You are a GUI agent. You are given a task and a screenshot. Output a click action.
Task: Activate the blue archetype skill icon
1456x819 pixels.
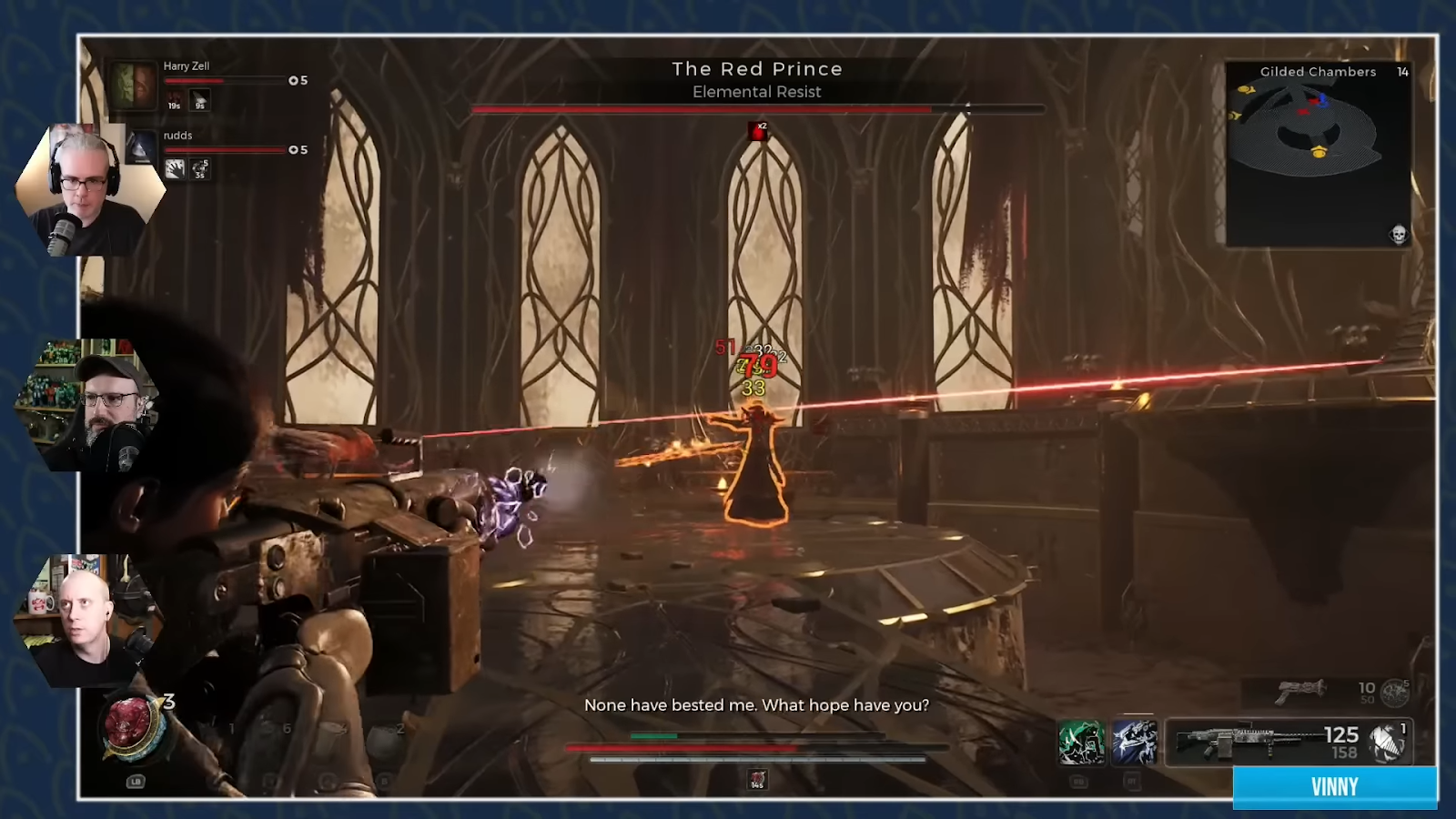(x=1134, y=742)
